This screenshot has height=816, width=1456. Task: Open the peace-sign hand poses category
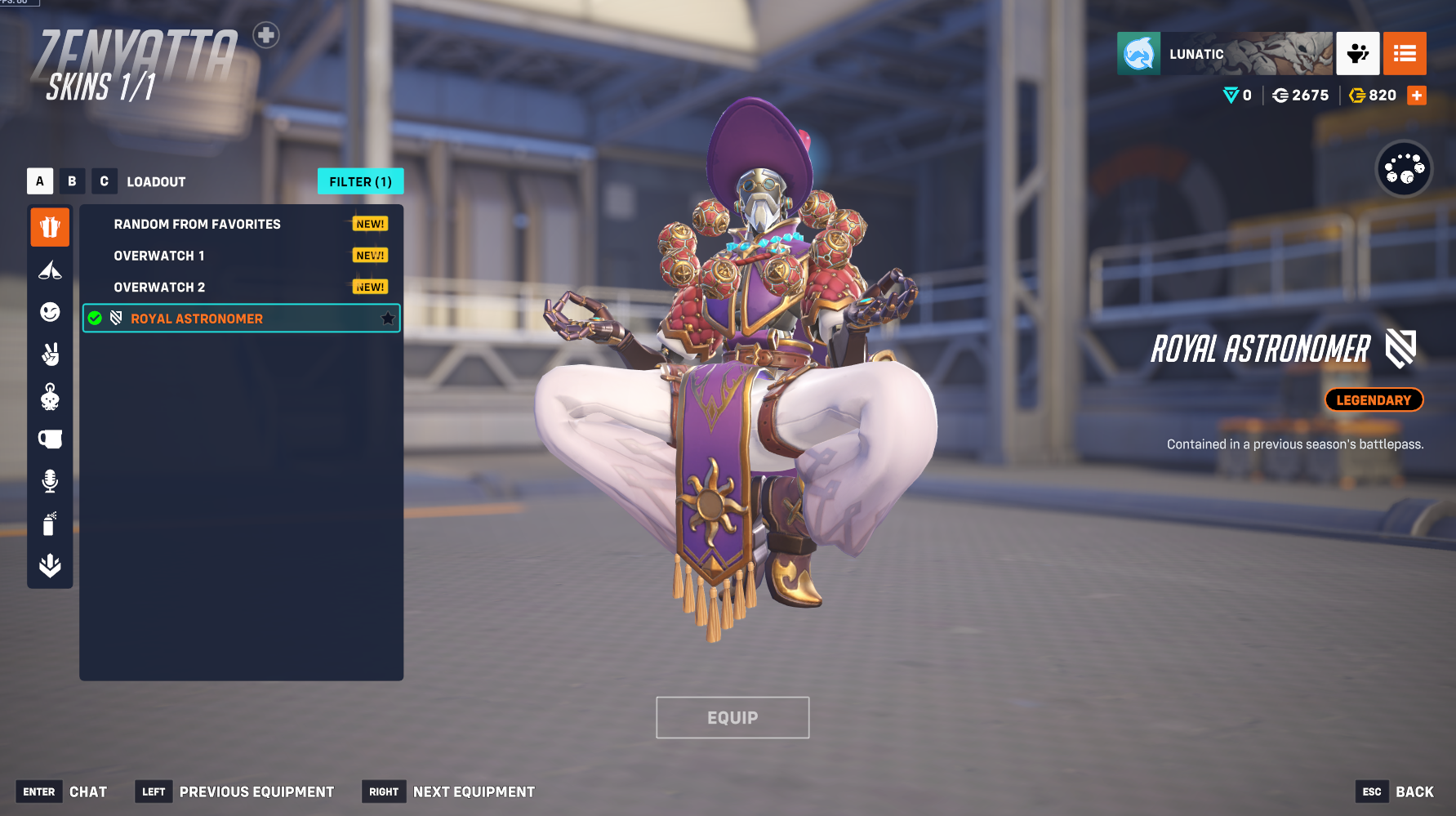tap(50, 354)
